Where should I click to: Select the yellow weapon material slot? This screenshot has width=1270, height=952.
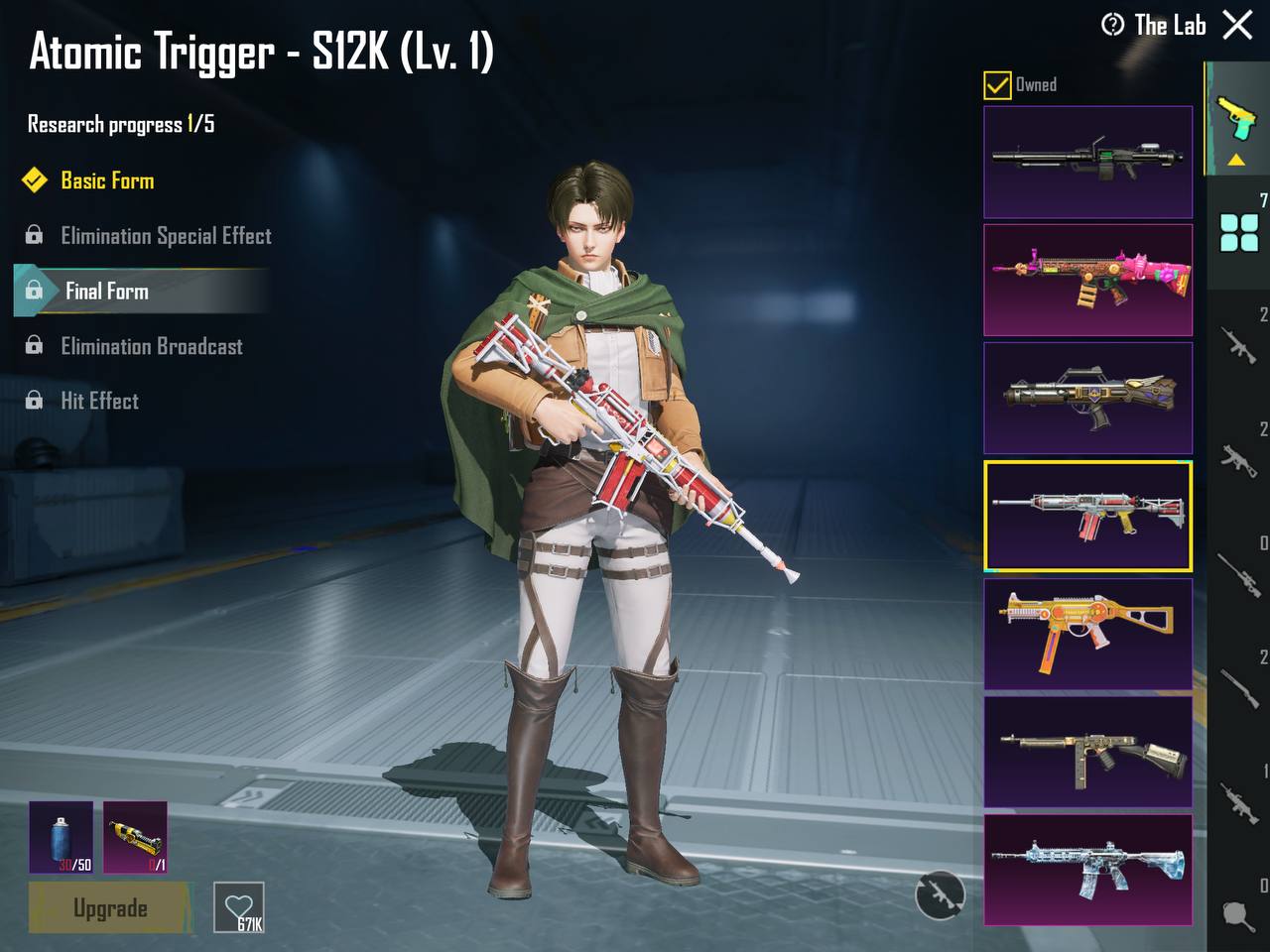click(135, 837)
